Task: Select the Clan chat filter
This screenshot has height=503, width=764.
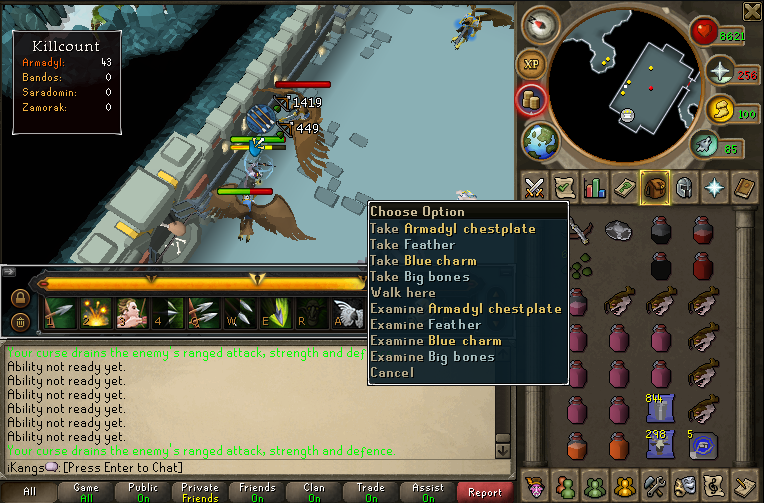Action: (x=313, y=492)
